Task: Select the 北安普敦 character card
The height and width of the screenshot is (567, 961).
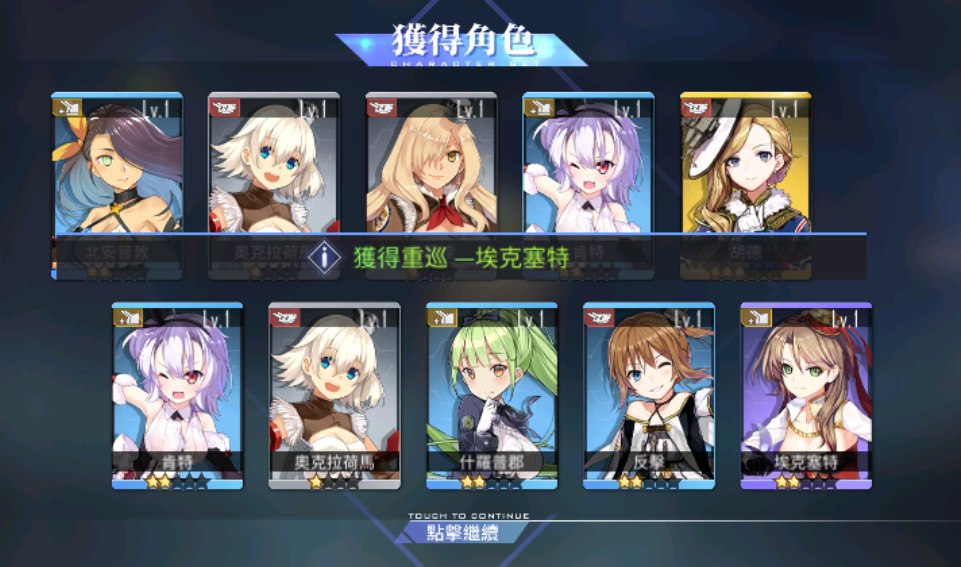Action: click(x=117, y=180)
